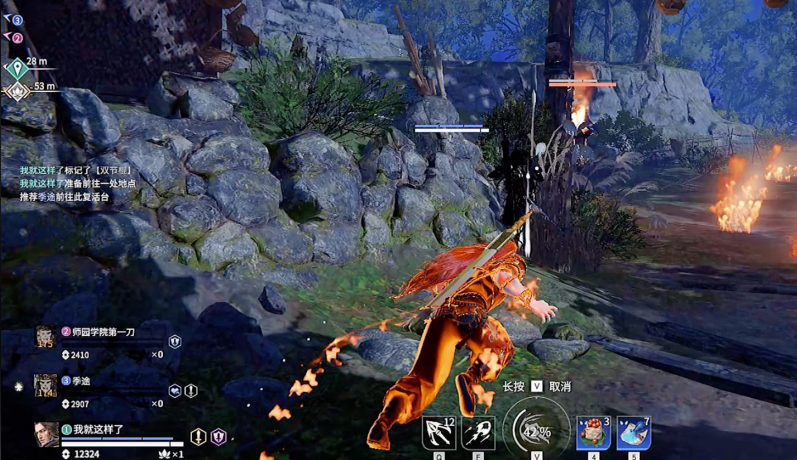
Task: Select teammate 季途 portrait
Action: (45, 385)
